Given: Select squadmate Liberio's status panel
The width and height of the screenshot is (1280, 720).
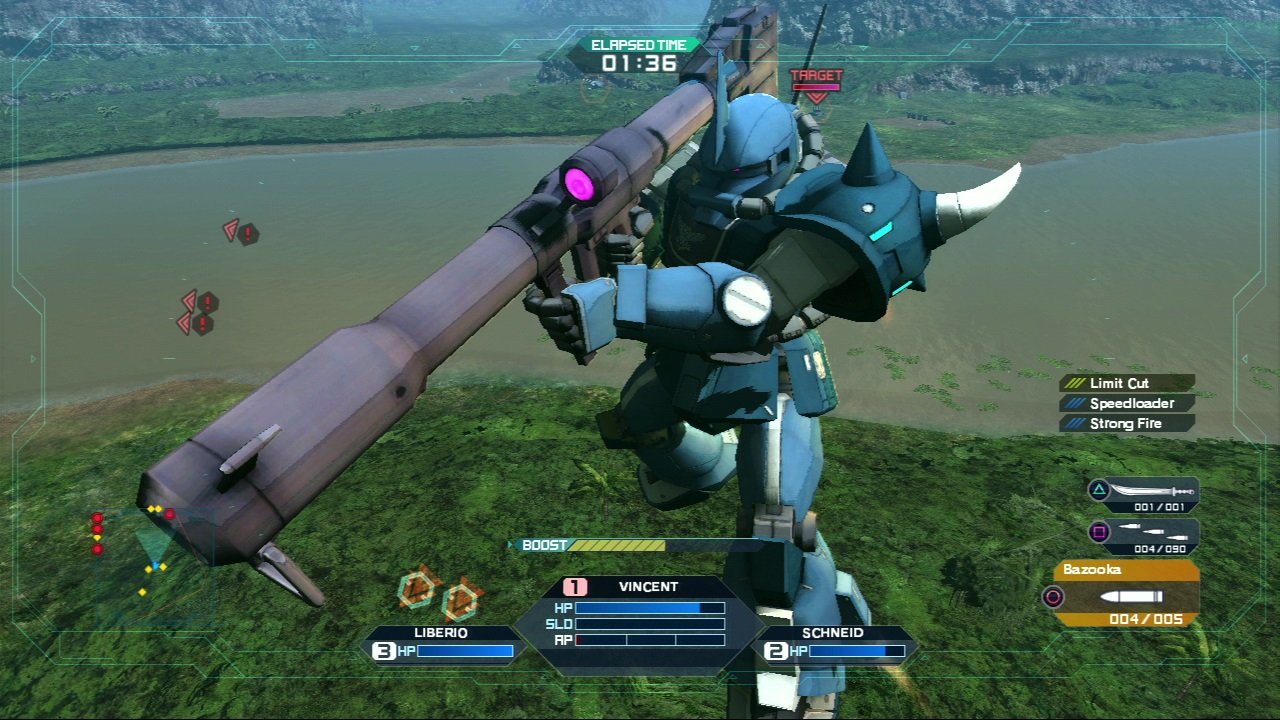Looking at the screenshot, I should click(442, 643).
